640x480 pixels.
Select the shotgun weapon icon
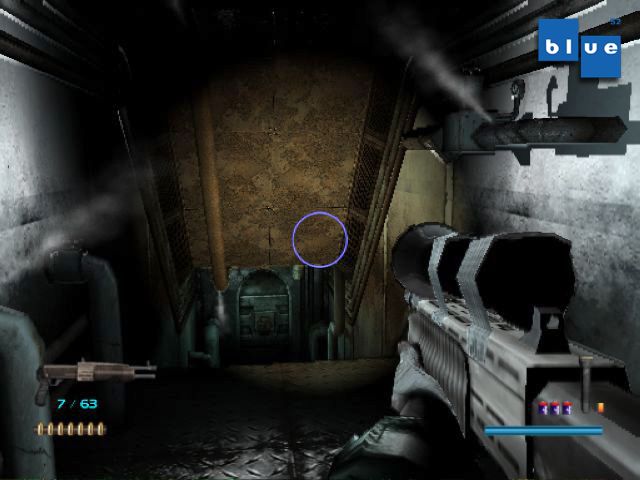click(95, 374)
